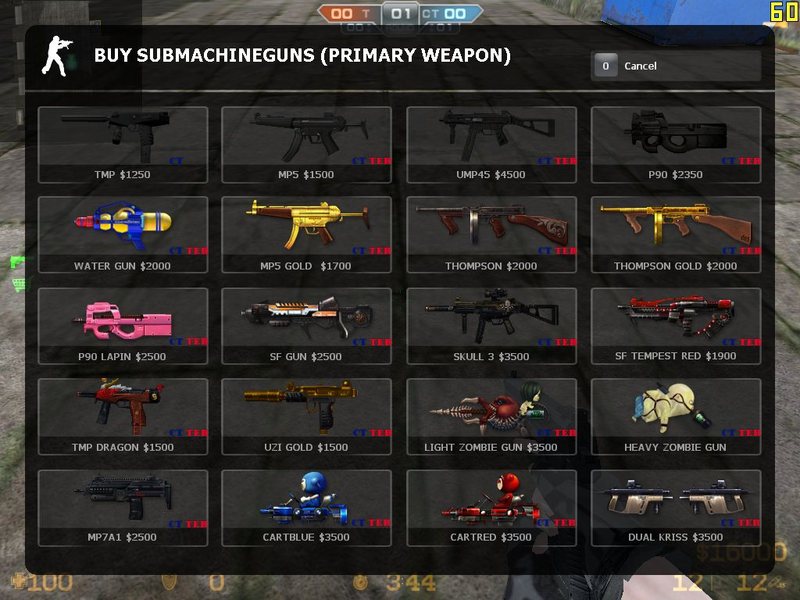Choose the P90 for $2350

676,145
